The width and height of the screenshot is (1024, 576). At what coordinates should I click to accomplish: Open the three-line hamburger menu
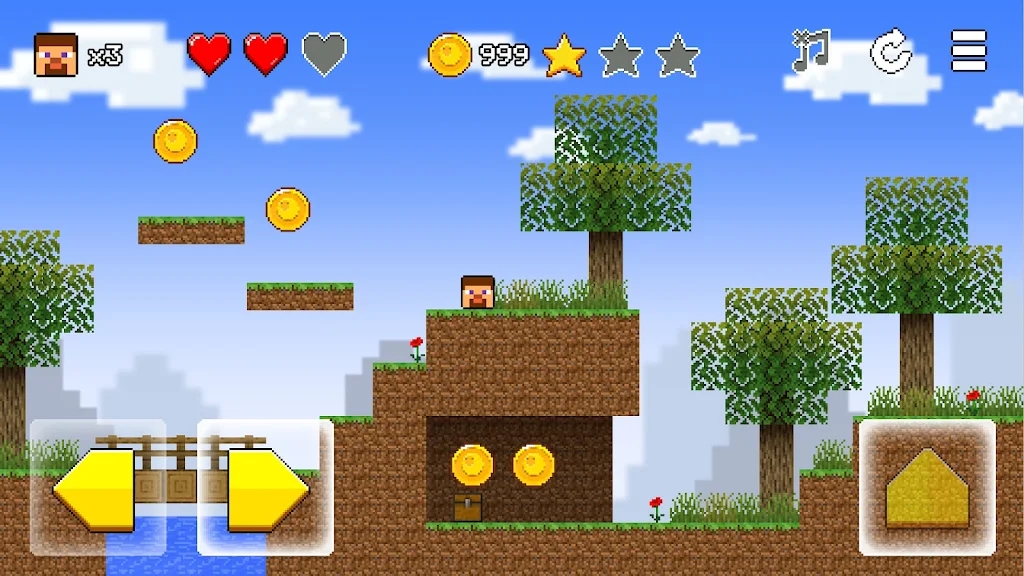tap(968, 51)
